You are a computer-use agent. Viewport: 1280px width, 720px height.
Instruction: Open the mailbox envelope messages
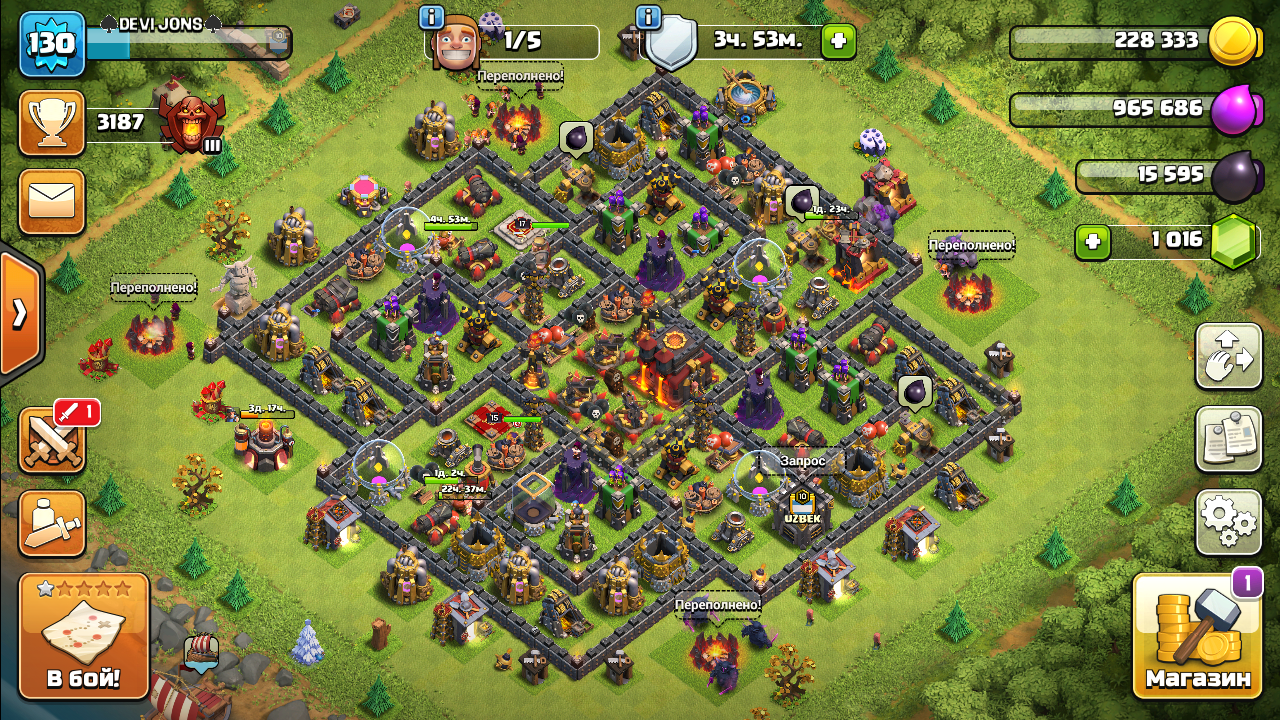click(x=51, y=202)
